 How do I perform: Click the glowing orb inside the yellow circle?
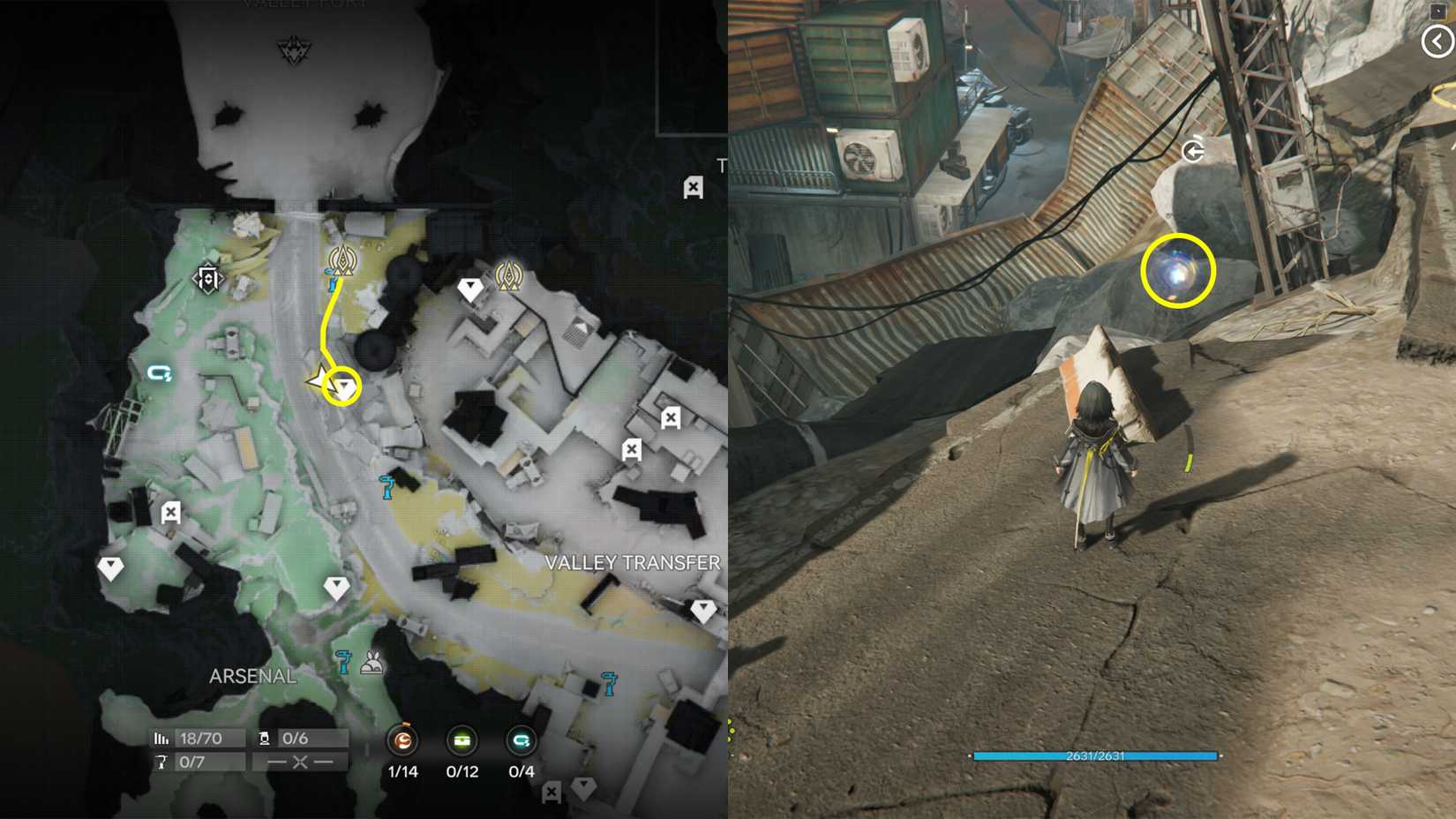pyautogui.click(x=1178, y=271)
